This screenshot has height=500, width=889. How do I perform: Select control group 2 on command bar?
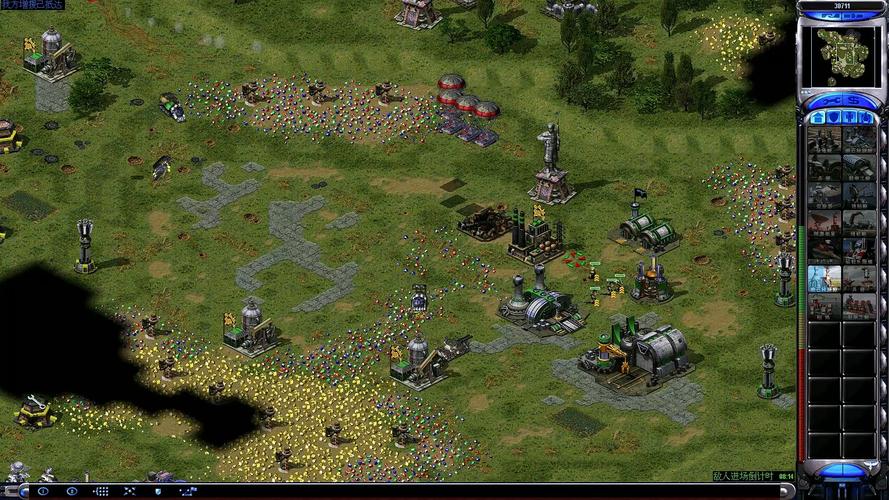click(72, 491)
